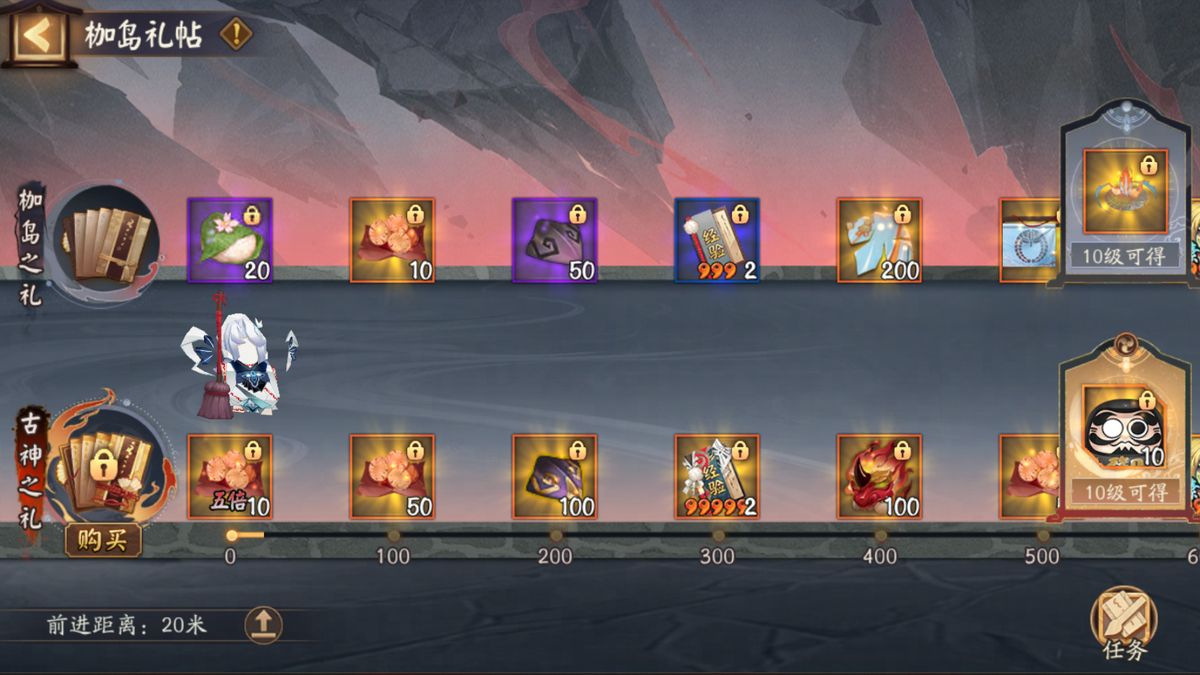
Task: Select the bottom-row flower reward with 50
Action: click(392, 477)
